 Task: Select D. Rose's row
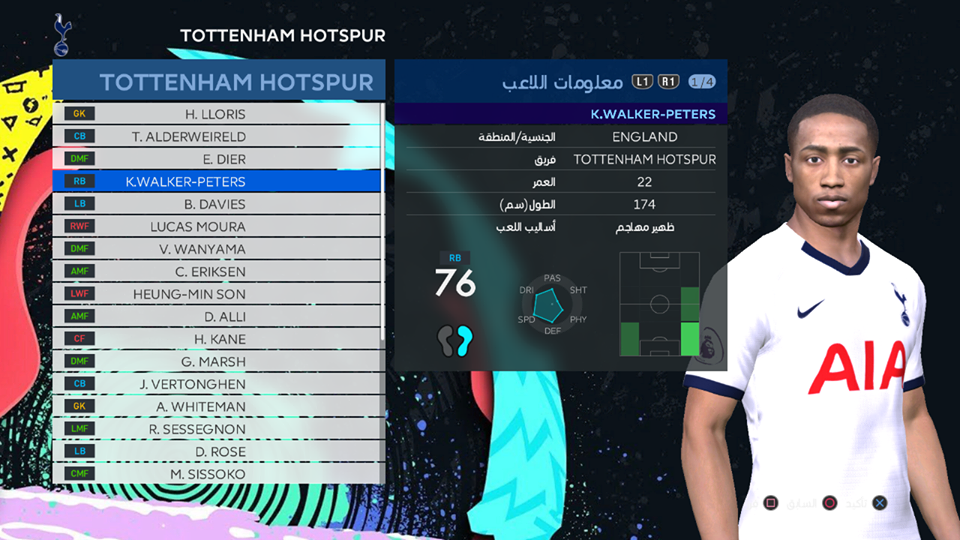pos(215,452)
